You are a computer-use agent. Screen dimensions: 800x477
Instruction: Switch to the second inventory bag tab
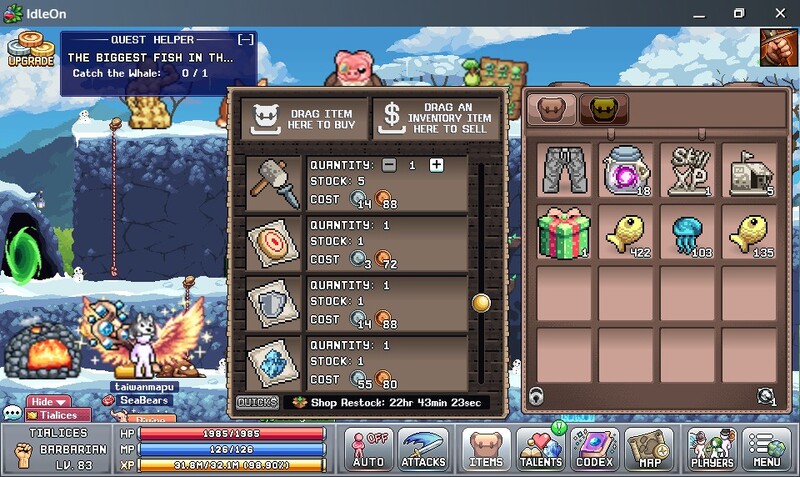click(x=604, y=108)
